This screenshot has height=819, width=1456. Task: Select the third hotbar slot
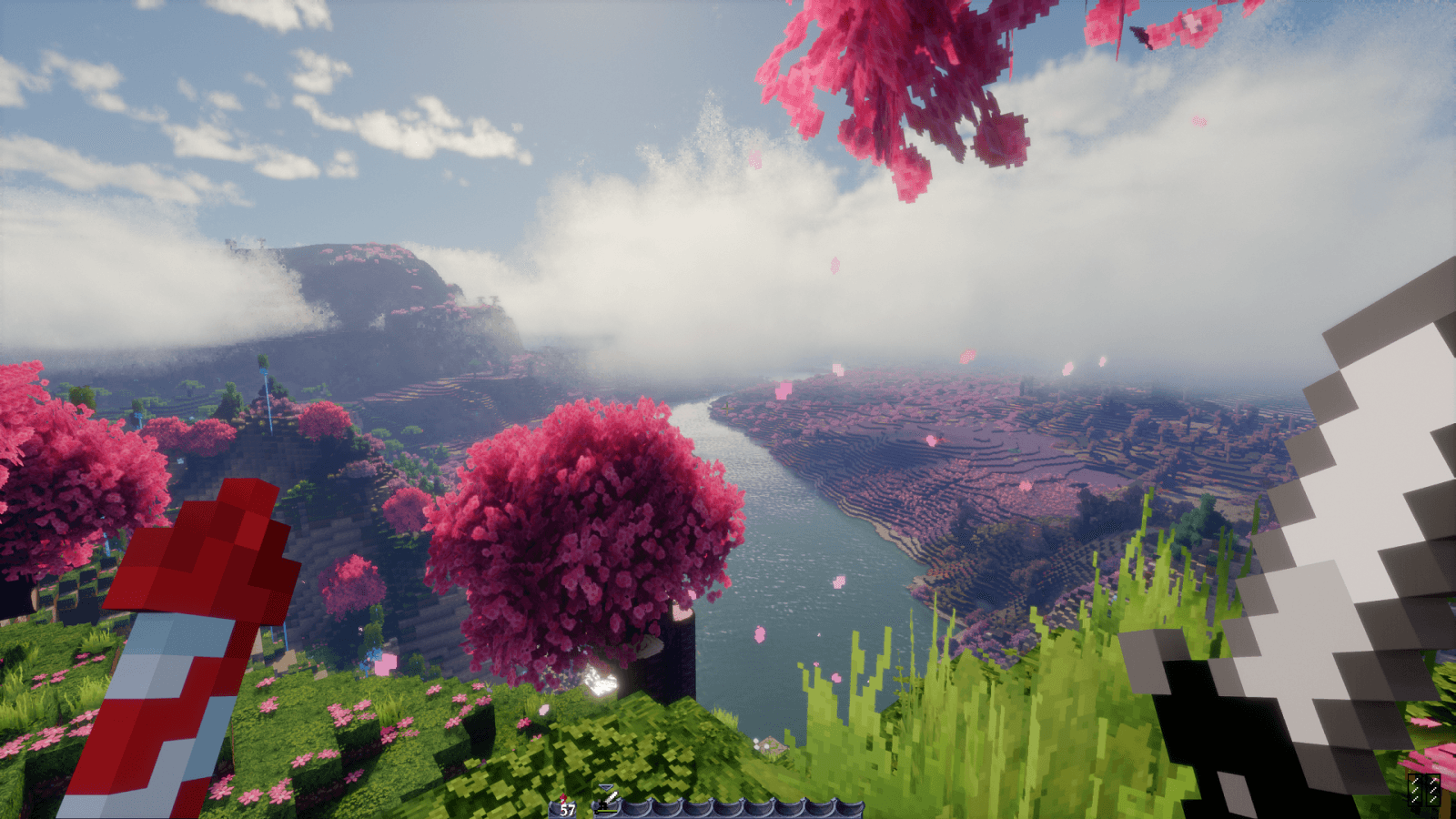pos(667,805)
